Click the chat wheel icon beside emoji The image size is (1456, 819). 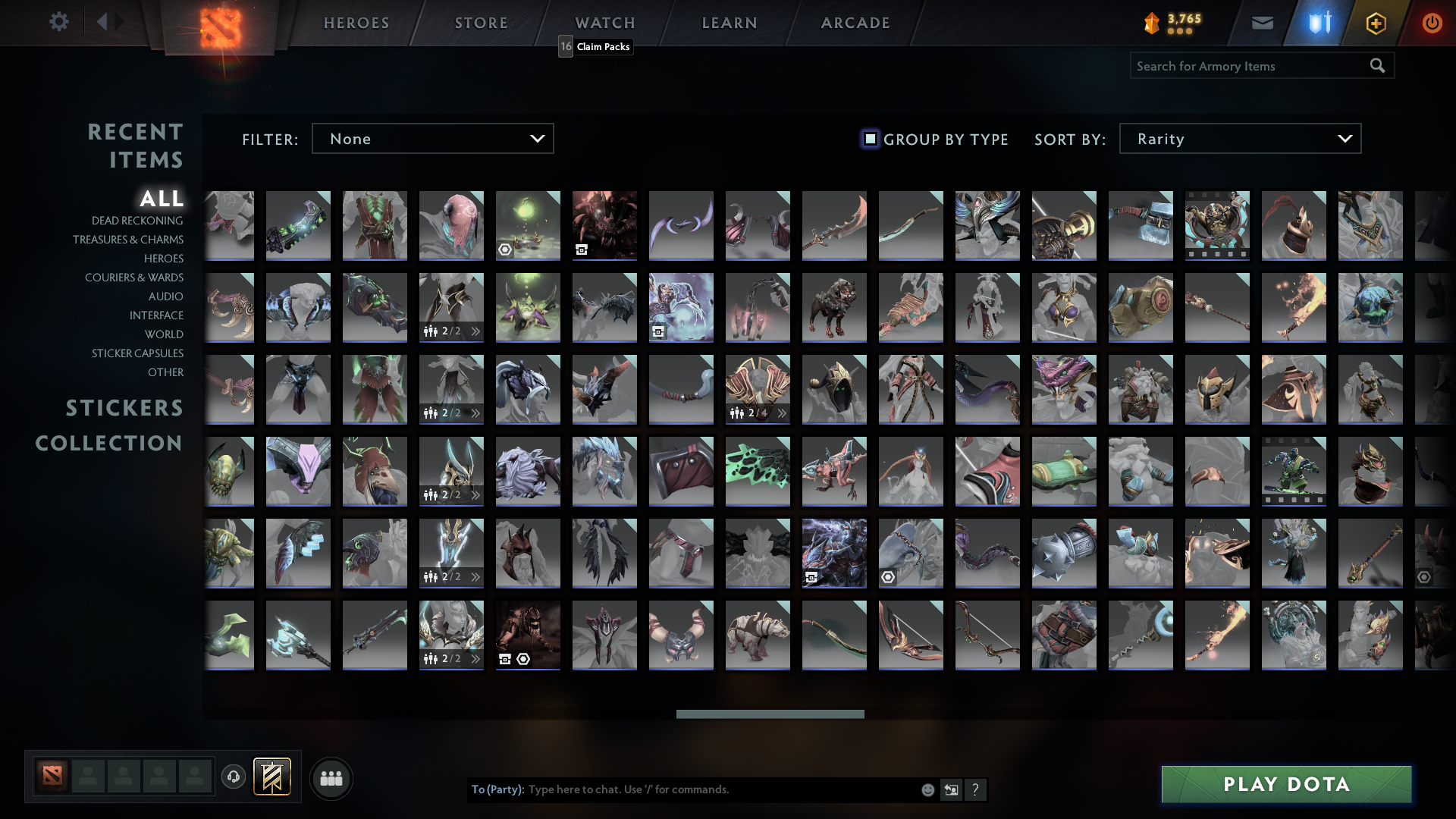(951, 789)
